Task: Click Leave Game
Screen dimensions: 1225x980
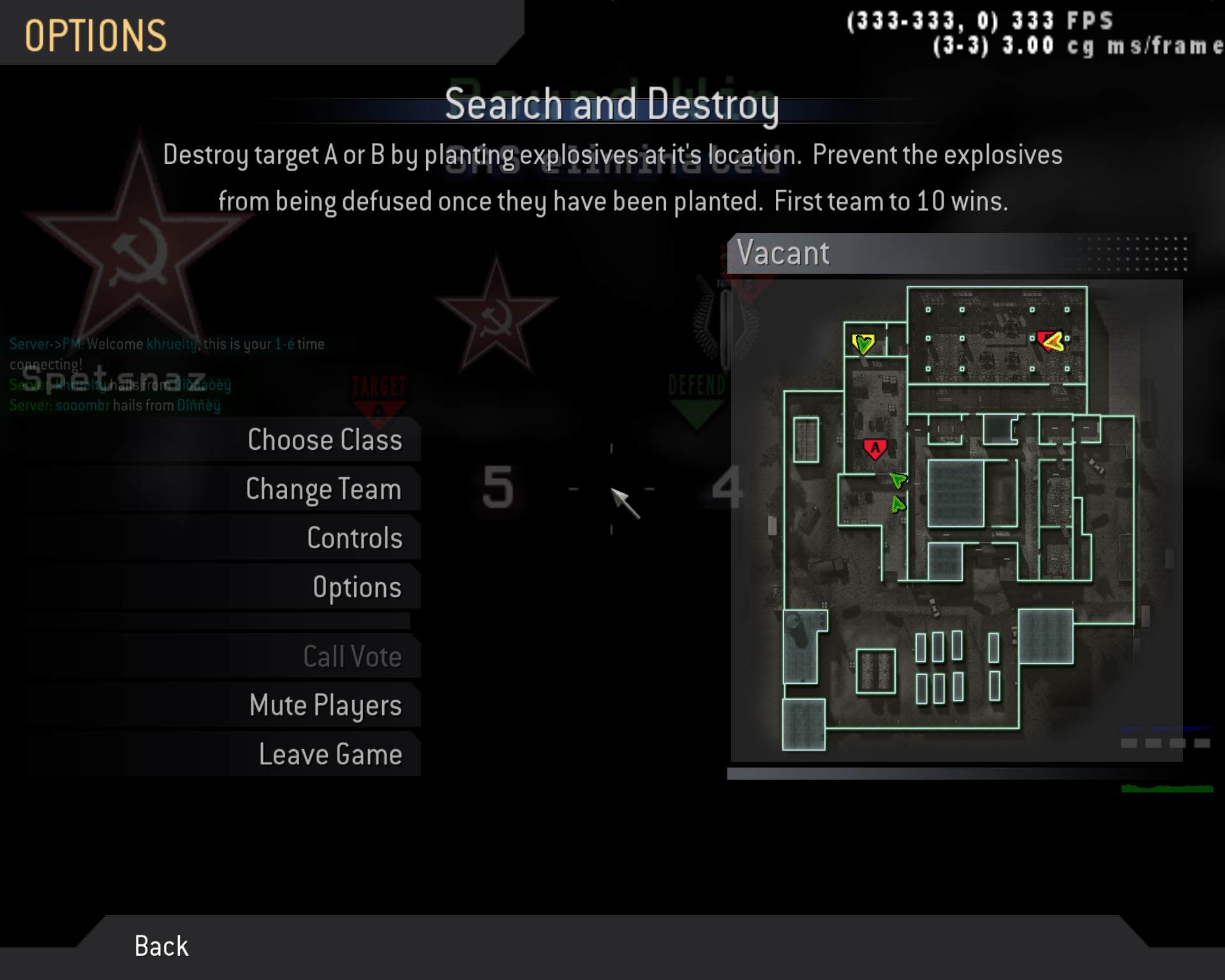Action: click(330, 754)
